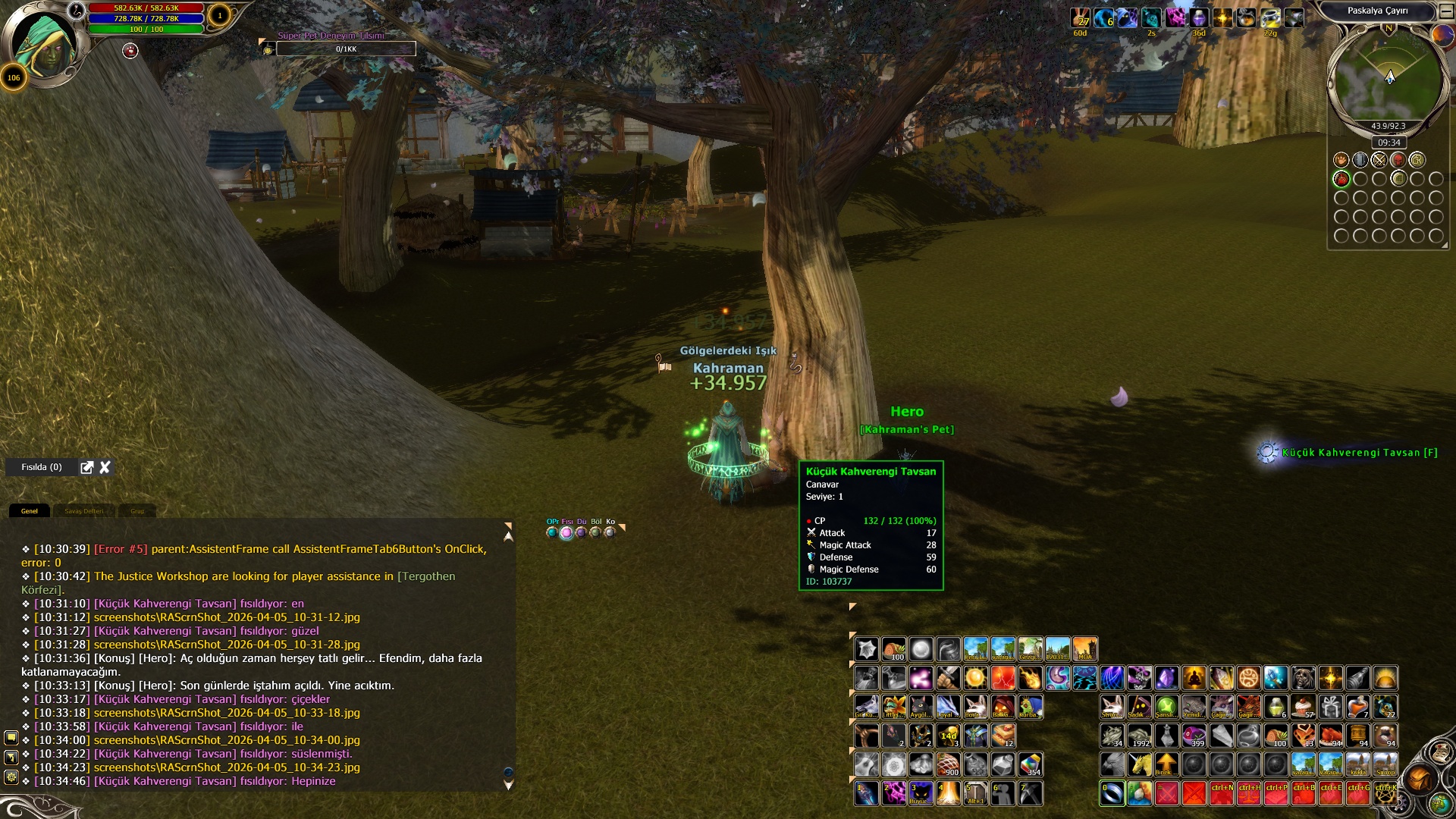Viewport: 1456px width, 819px height.
Task: Close the Fısılda whisper panel
Action: (x=105, y=467)
